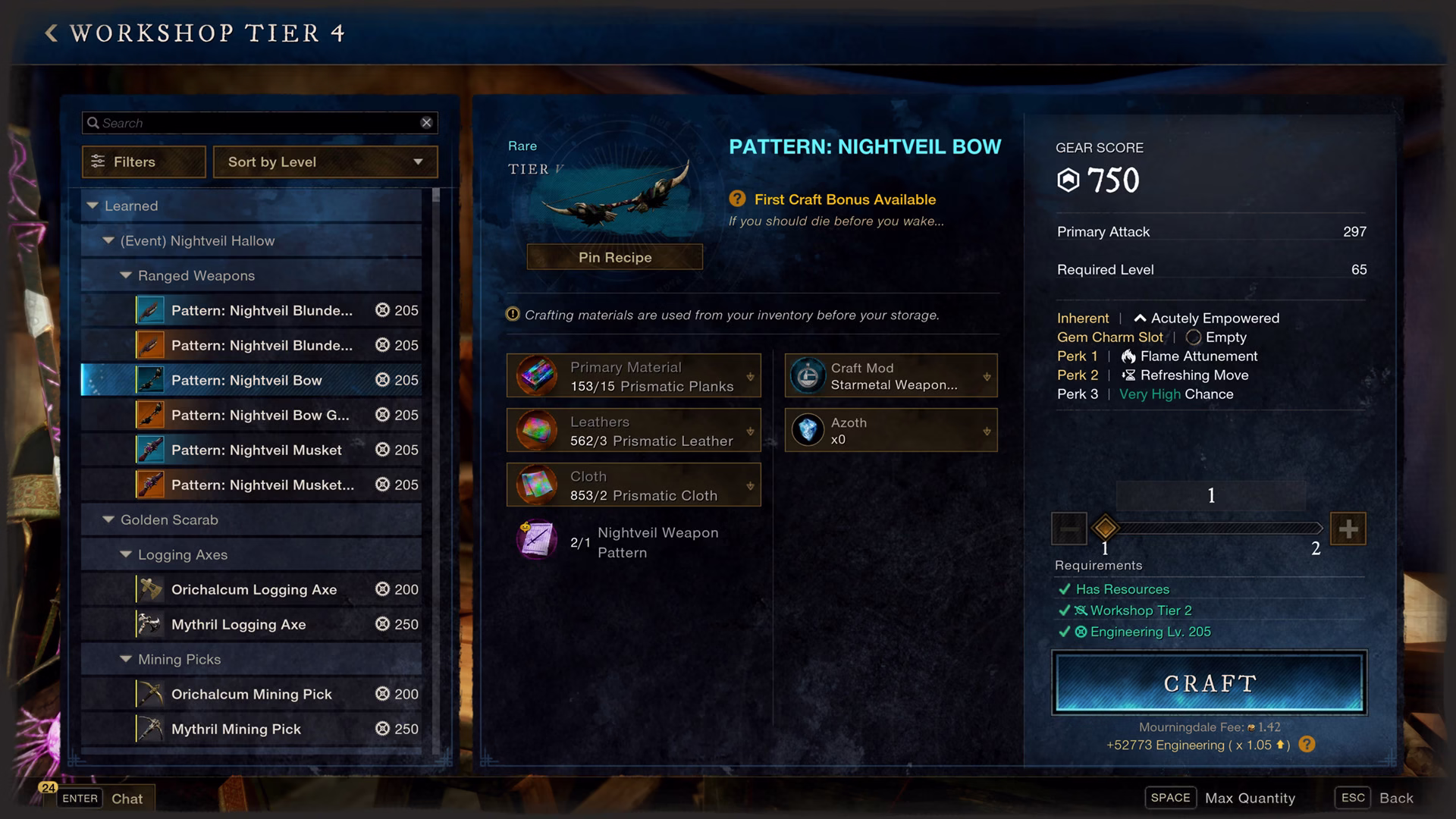1456x819 pixels.
Task: Increase craft quantity with the plus button
Action: click(1348, 529)
